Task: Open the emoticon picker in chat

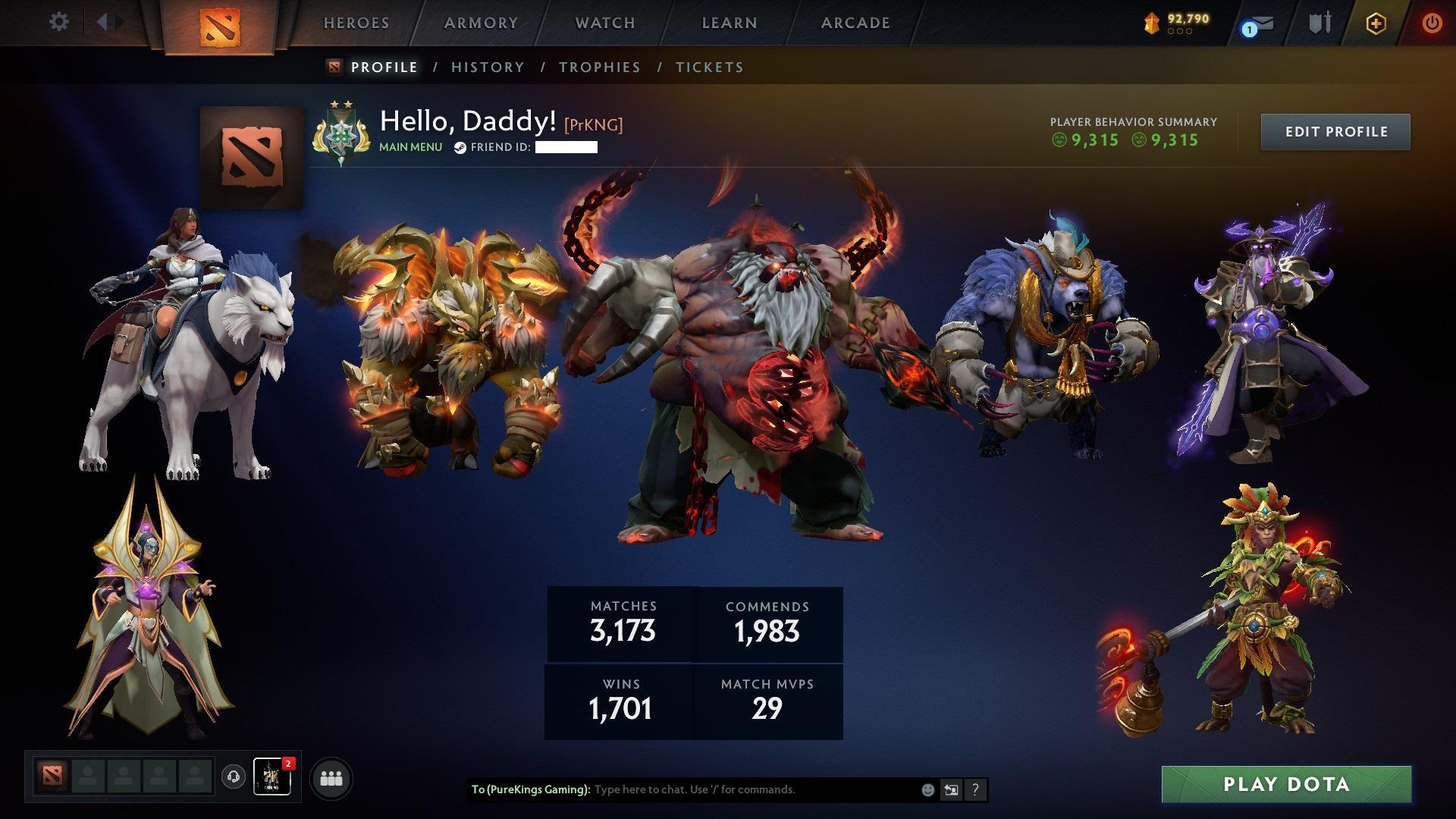Action: coord(927,789)
